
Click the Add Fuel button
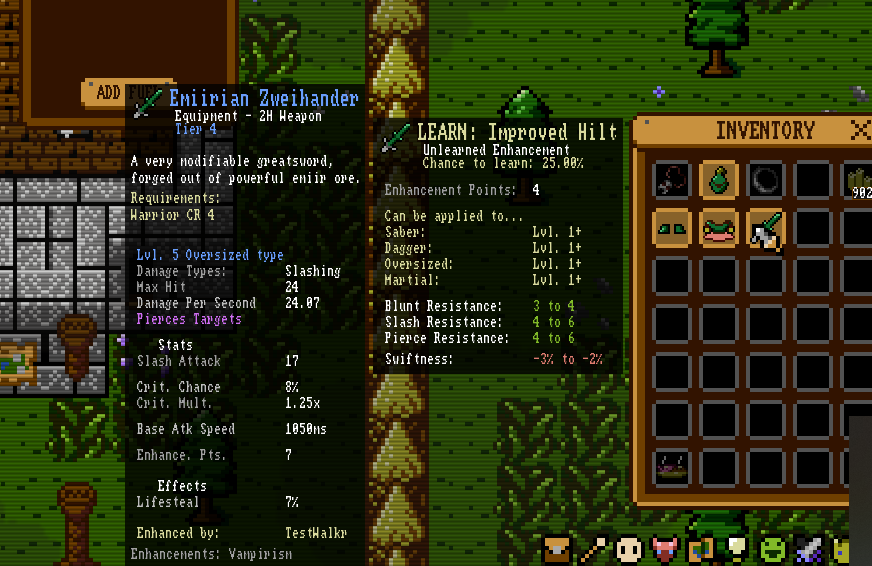(110, 93)
